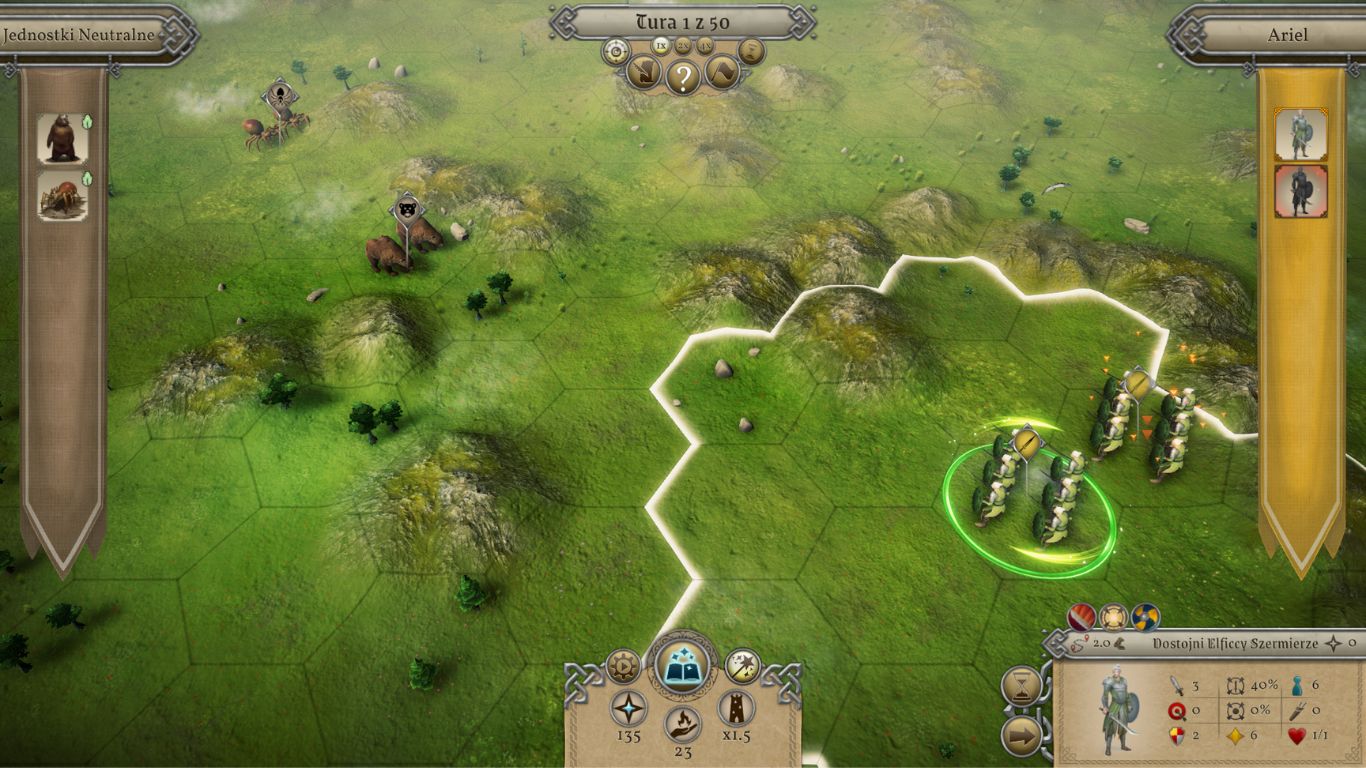
Task: Open the compass gear settings button
Action: pyautogui.click(x=614, y=50)
